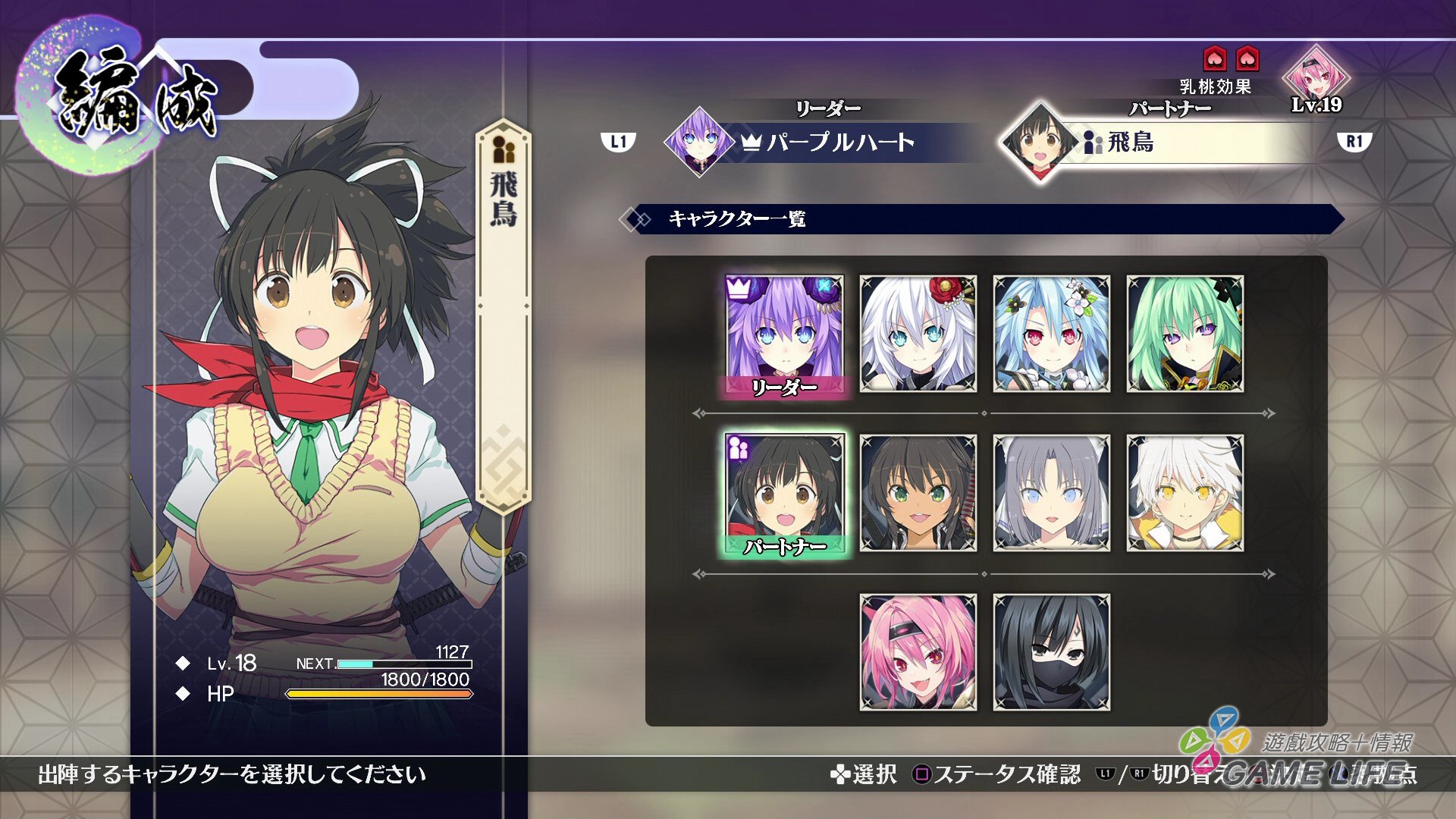Select the green-haired Green Heart portrait
This screenshot has height=819, width=1456.
tap(1185, 334)
